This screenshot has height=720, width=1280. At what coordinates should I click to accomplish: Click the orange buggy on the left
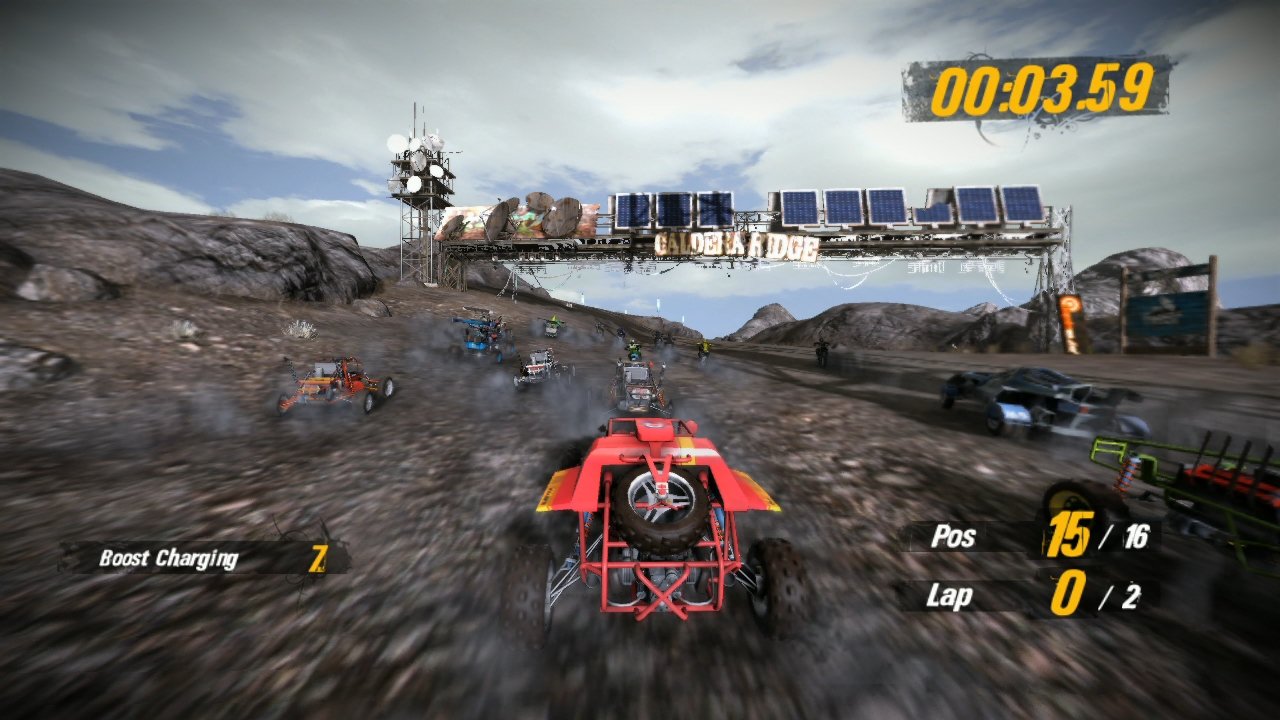335,385
